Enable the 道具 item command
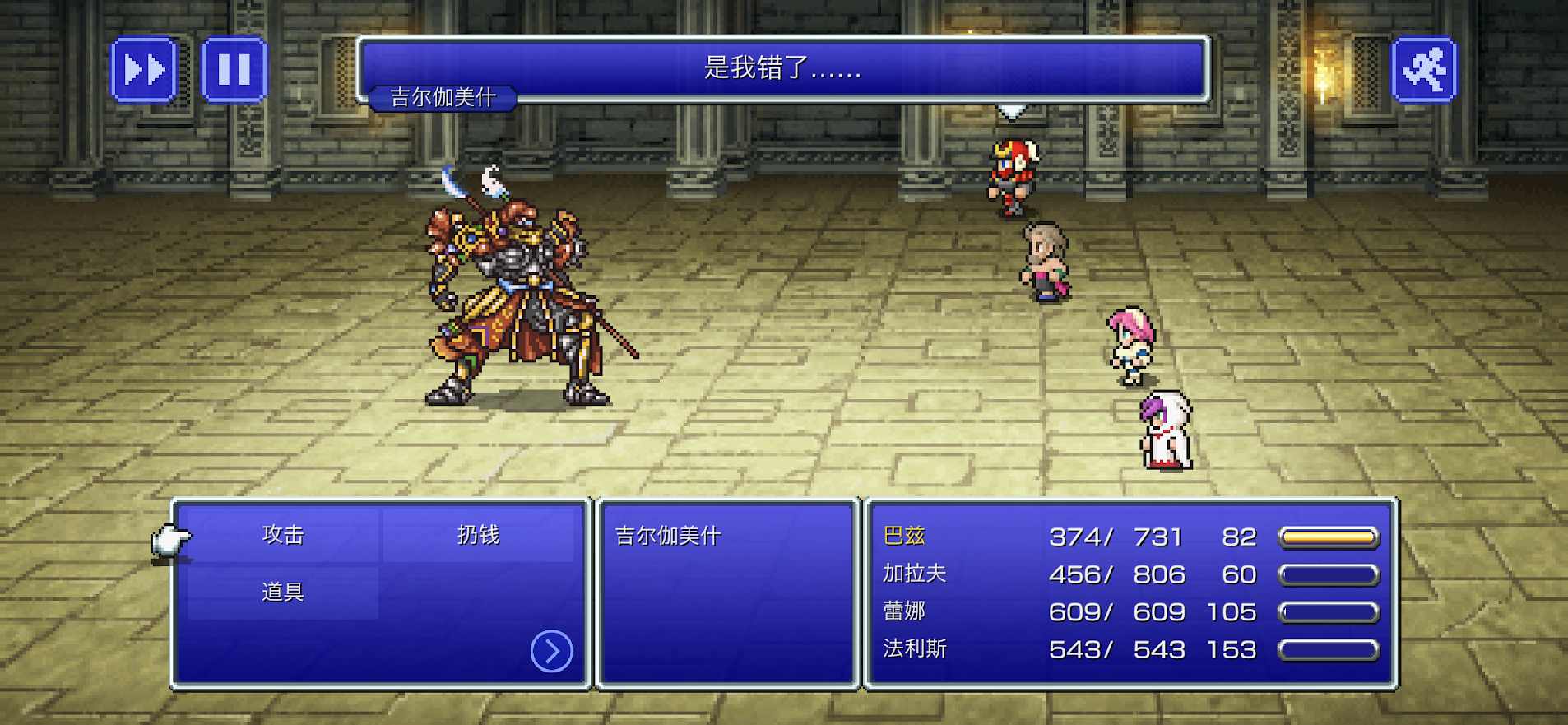 click(x=281, y=591)
